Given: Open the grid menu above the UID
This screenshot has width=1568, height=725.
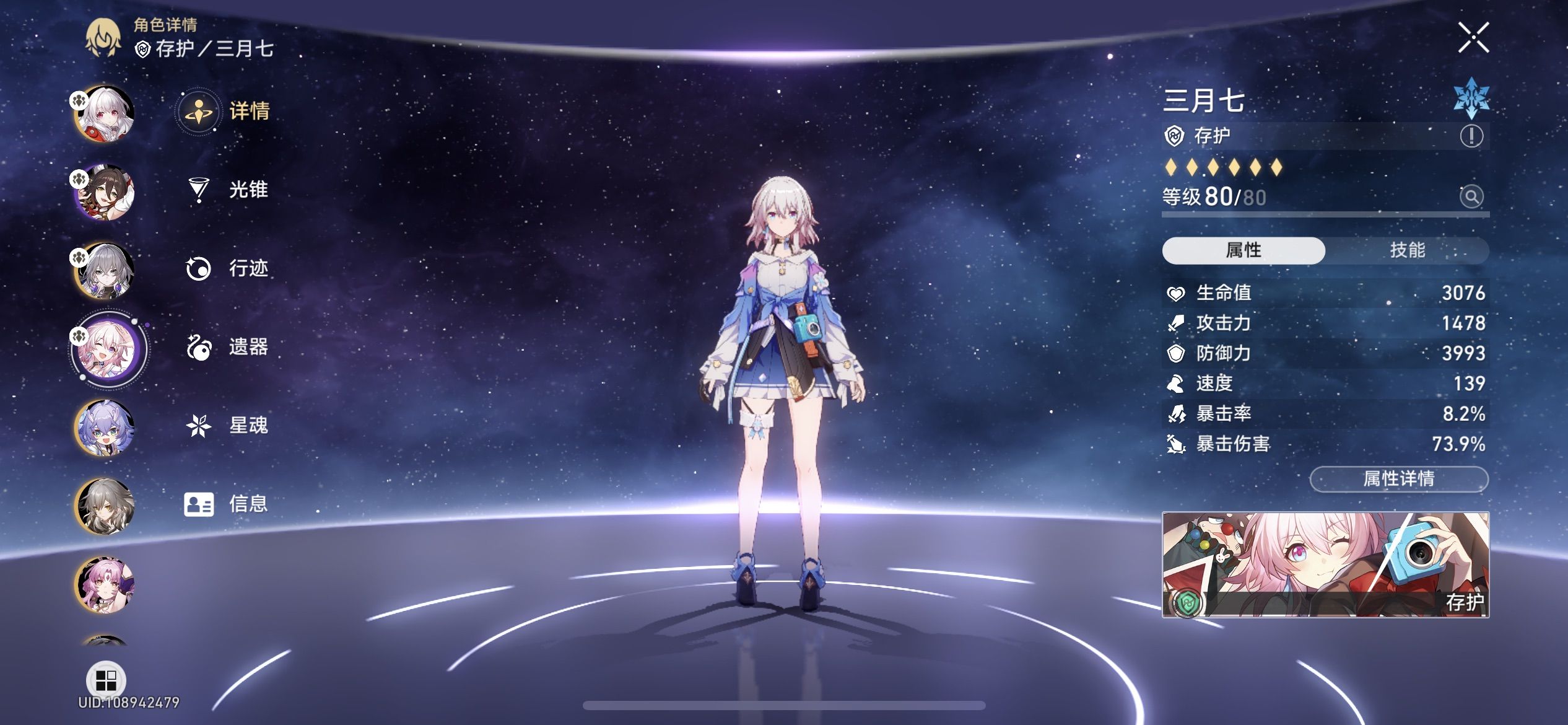Looking at the screenshot, I should [x=107, y=682].
